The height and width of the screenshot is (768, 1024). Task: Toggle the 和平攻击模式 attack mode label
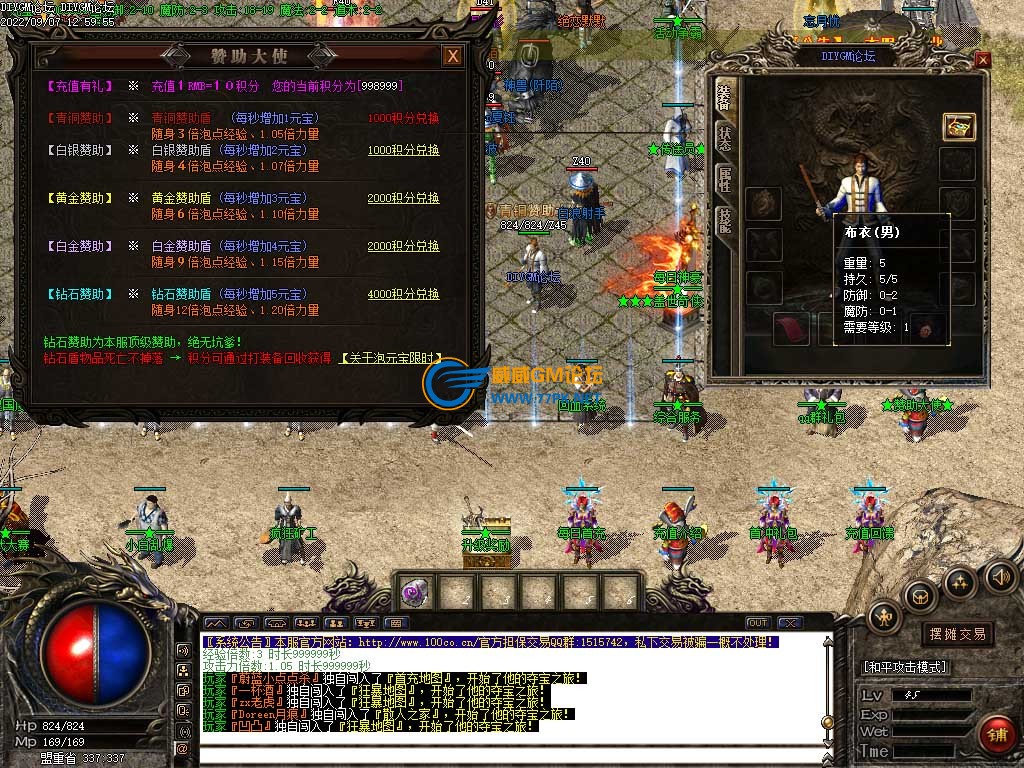click(x=906, y=666)
